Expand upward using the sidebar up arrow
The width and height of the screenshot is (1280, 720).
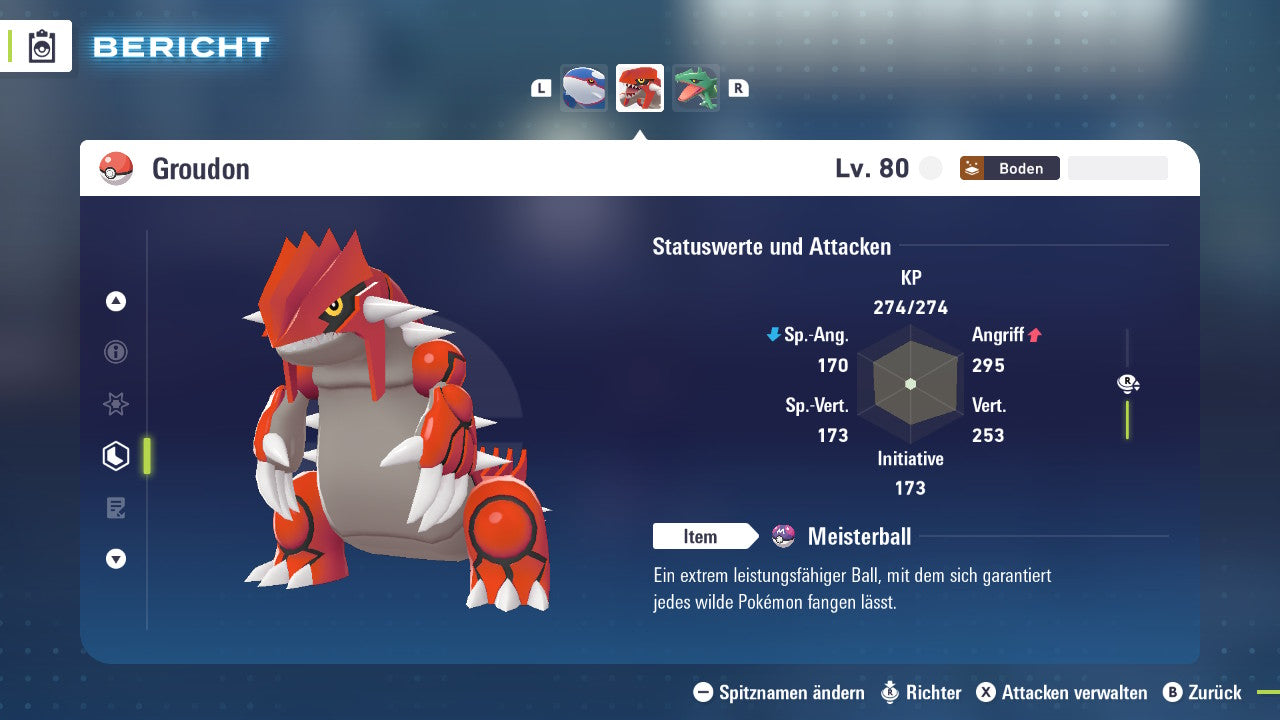tap(115, 300)
